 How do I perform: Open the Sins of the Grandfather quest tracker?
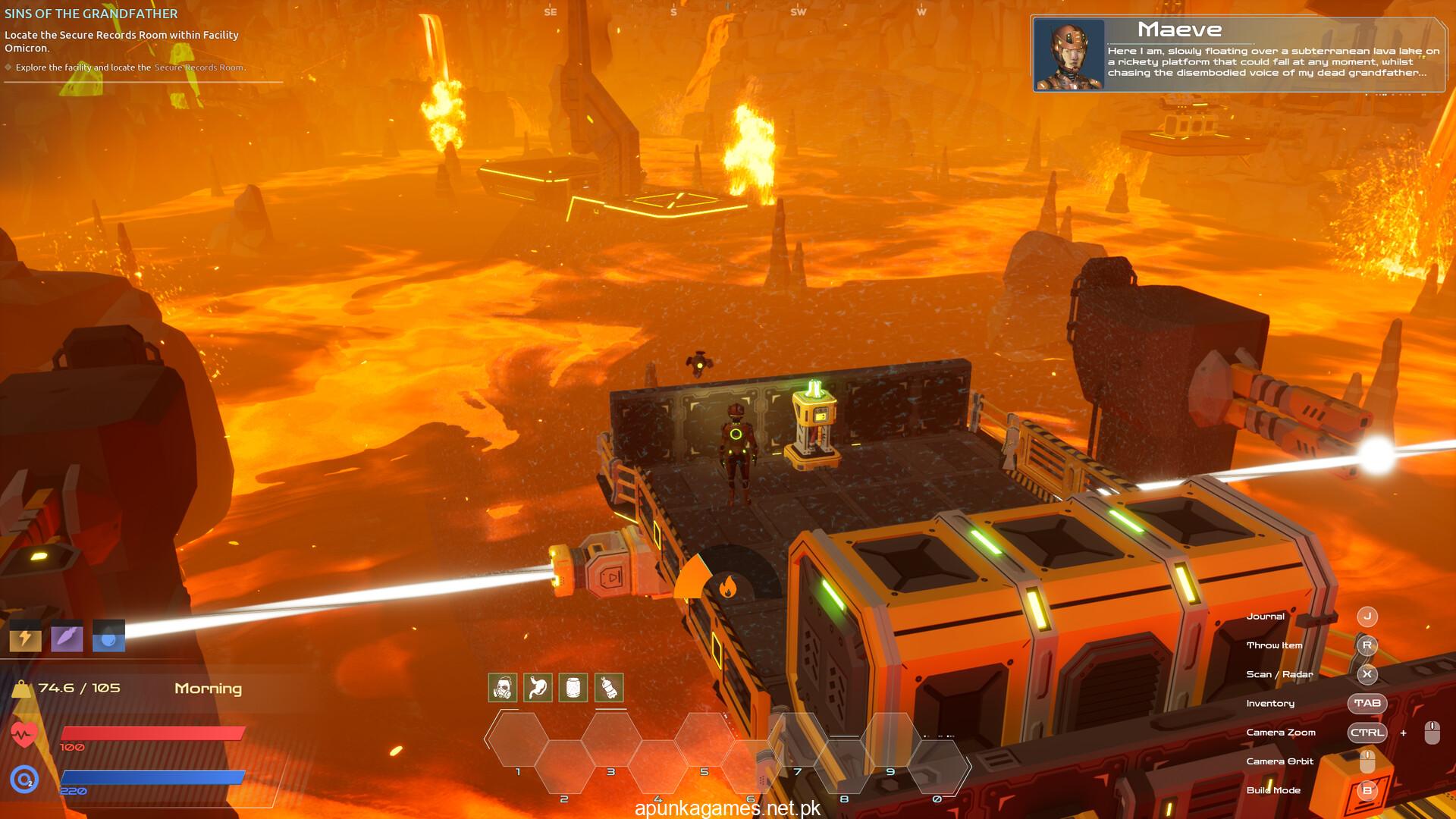91,14
